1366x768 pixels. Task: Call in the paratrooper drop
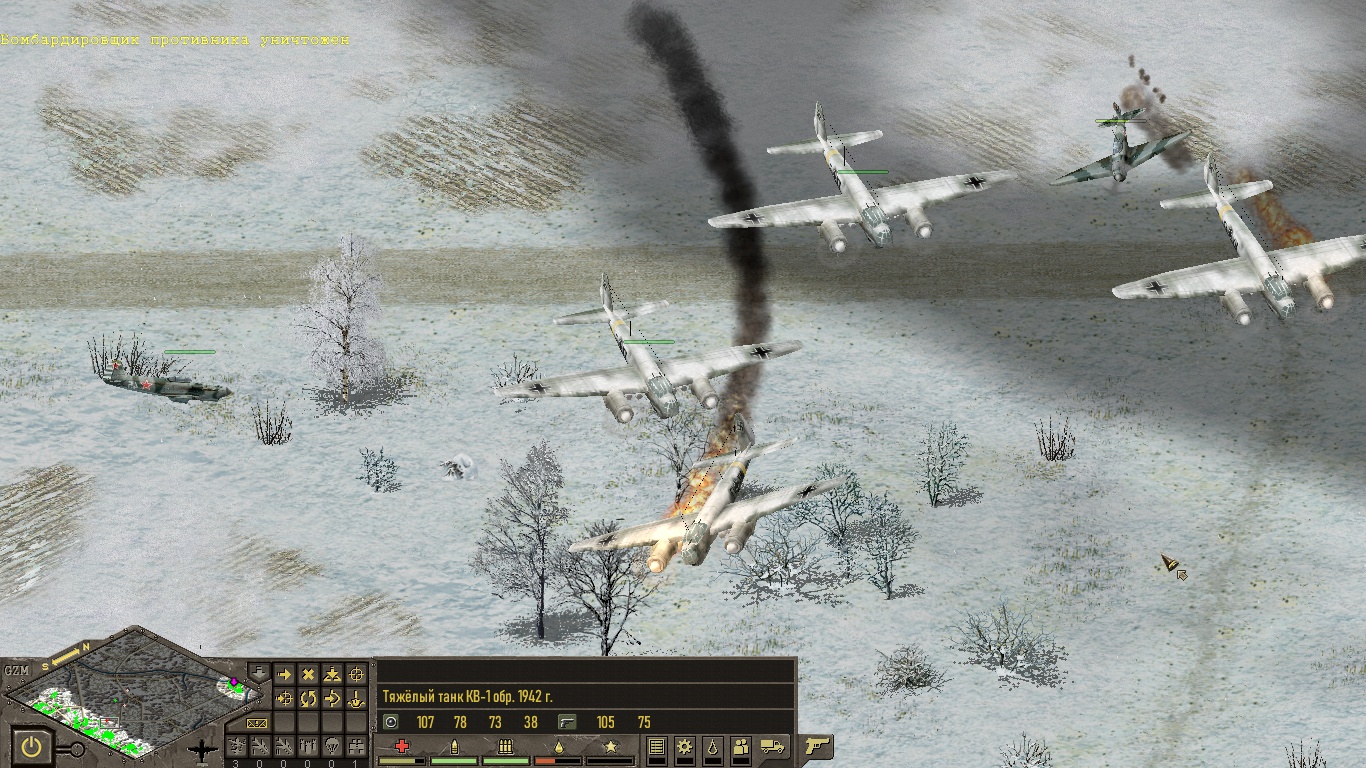[332, 746]
